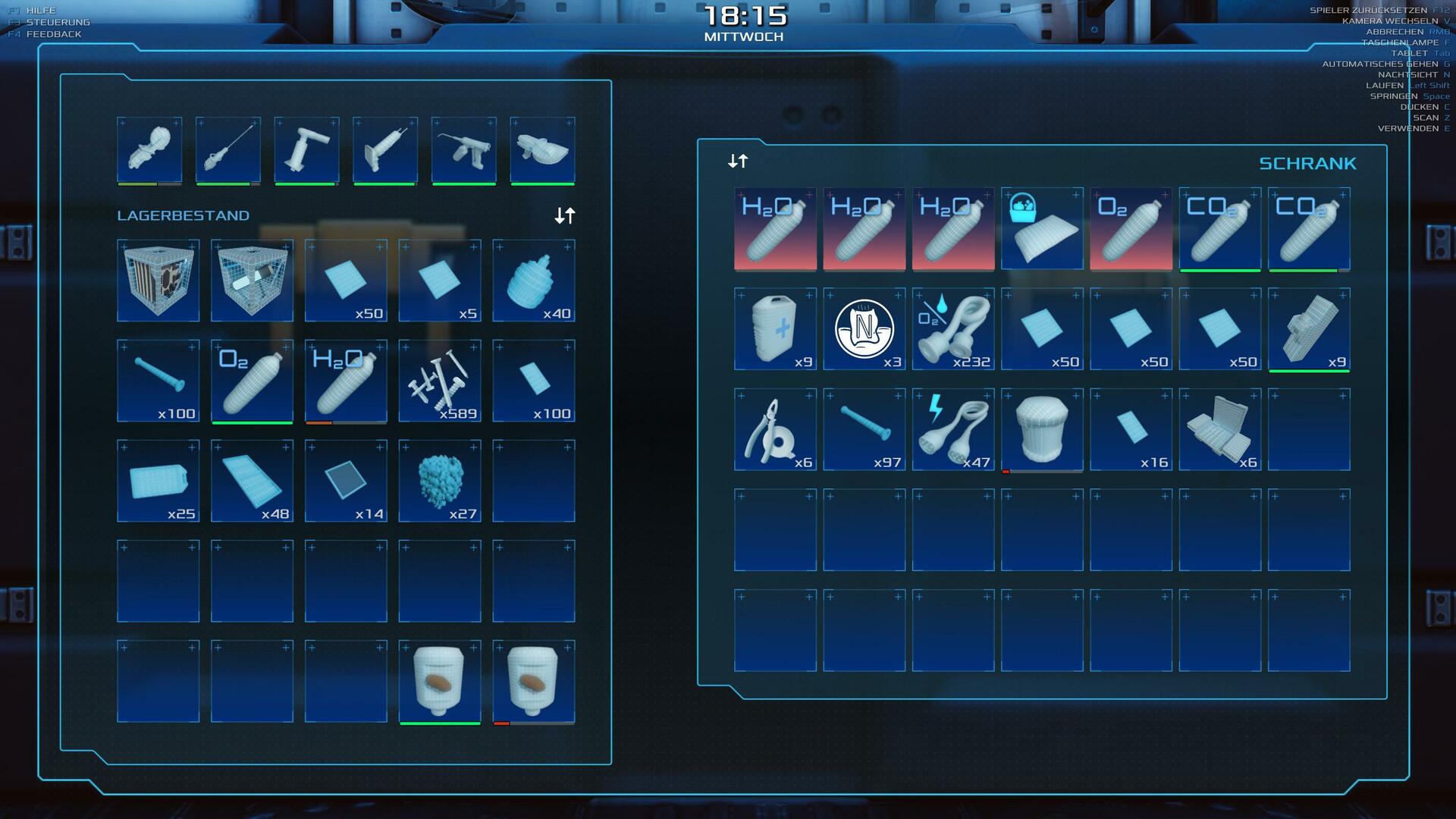Choose the x25 plastic canister stack

point(158,481)
